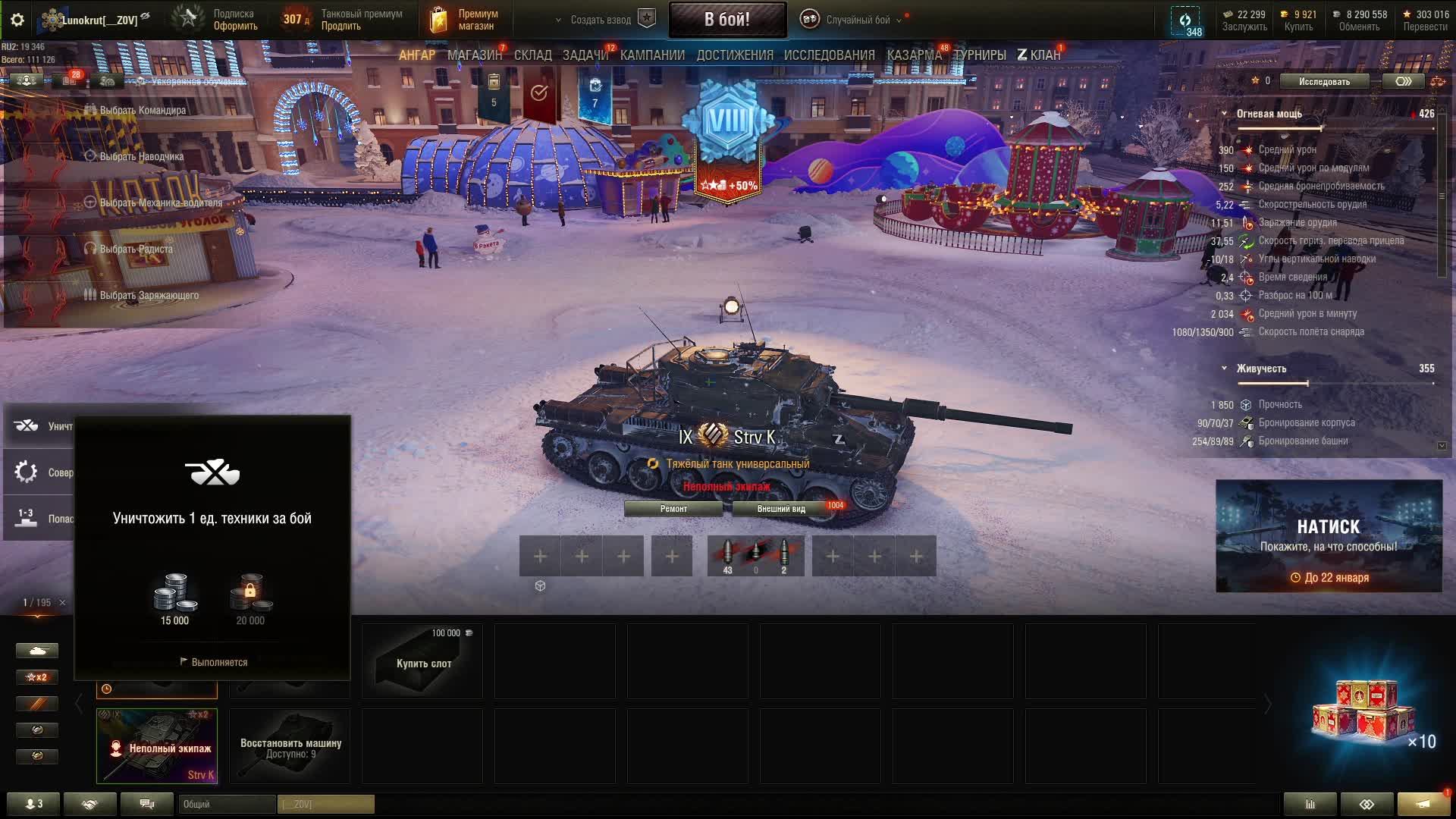Open the settings gear icon
1456x819 pixels.
pyautogui.click(x=17, y=20)
